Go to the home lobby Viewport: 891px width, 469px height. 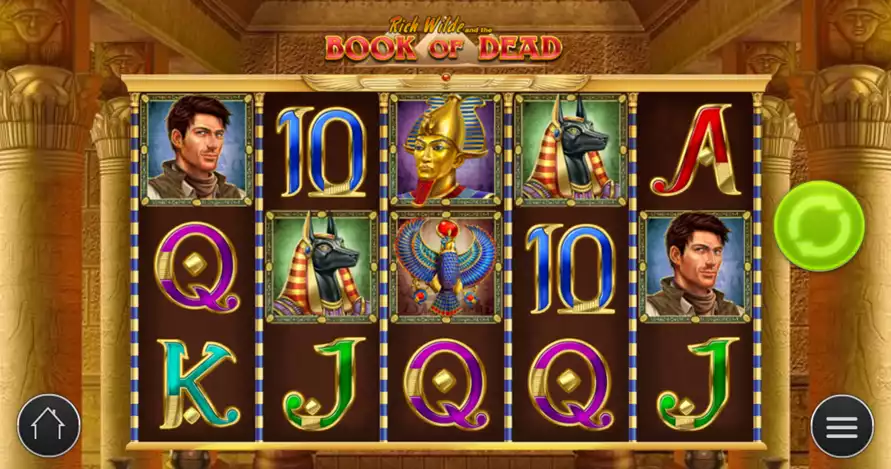48,426
